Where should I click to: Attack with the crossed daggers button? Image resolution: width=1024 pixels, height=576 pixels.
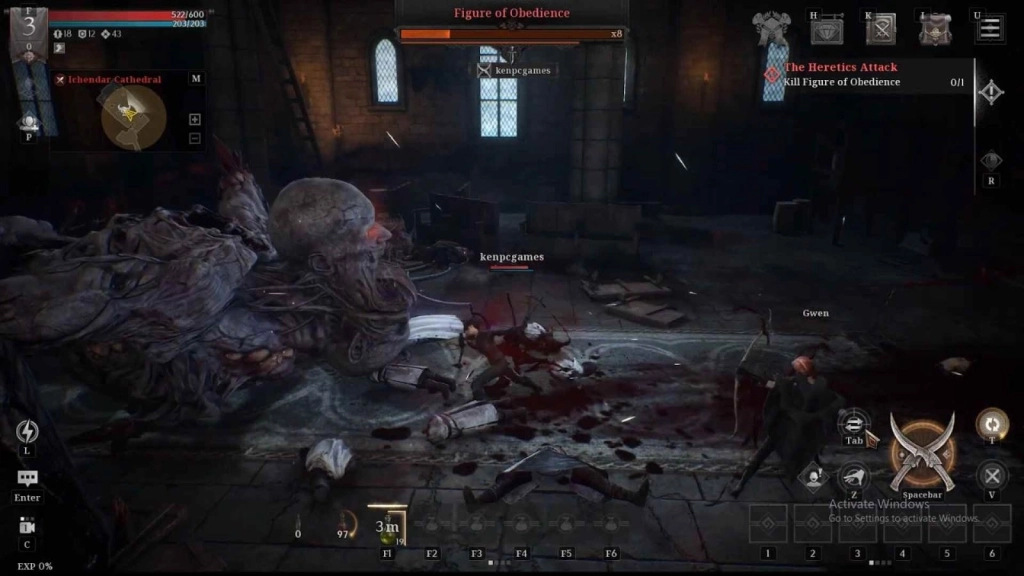[x=922, y=454]
